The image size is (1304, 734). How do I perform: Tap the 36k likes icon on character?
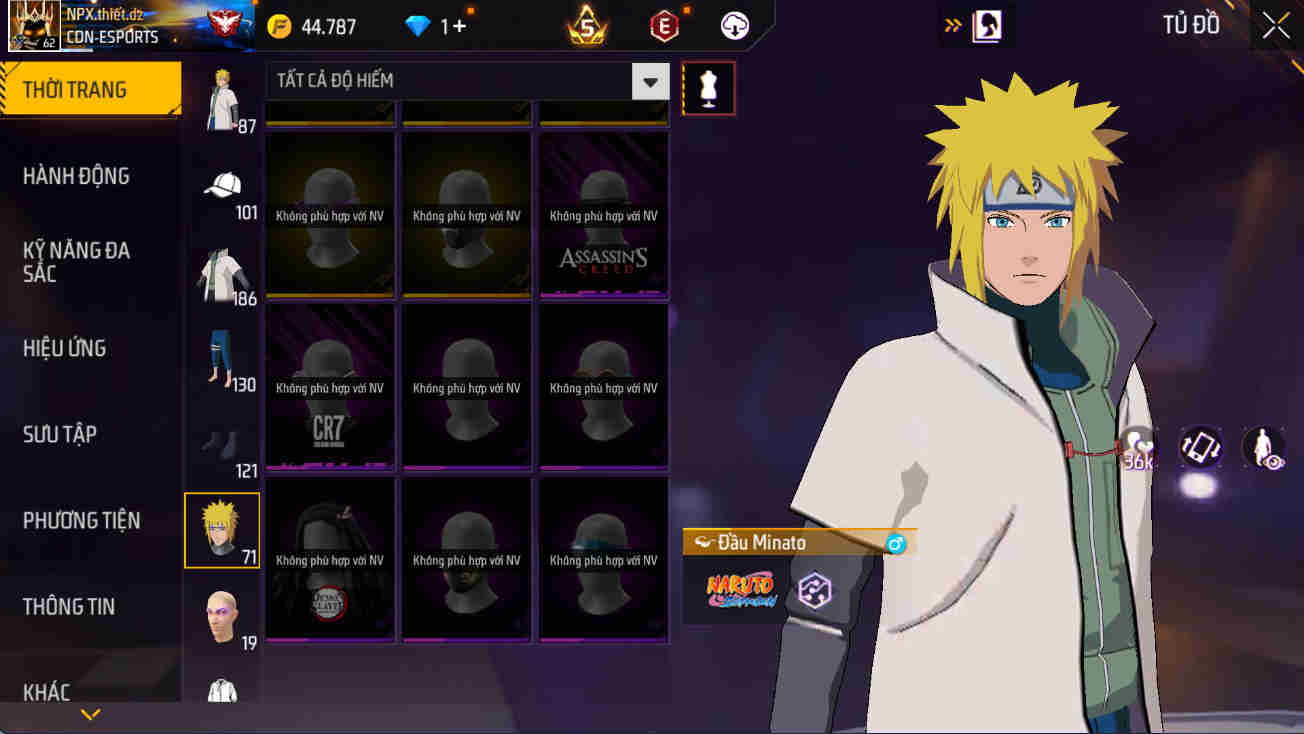[x=1140, y=449]
